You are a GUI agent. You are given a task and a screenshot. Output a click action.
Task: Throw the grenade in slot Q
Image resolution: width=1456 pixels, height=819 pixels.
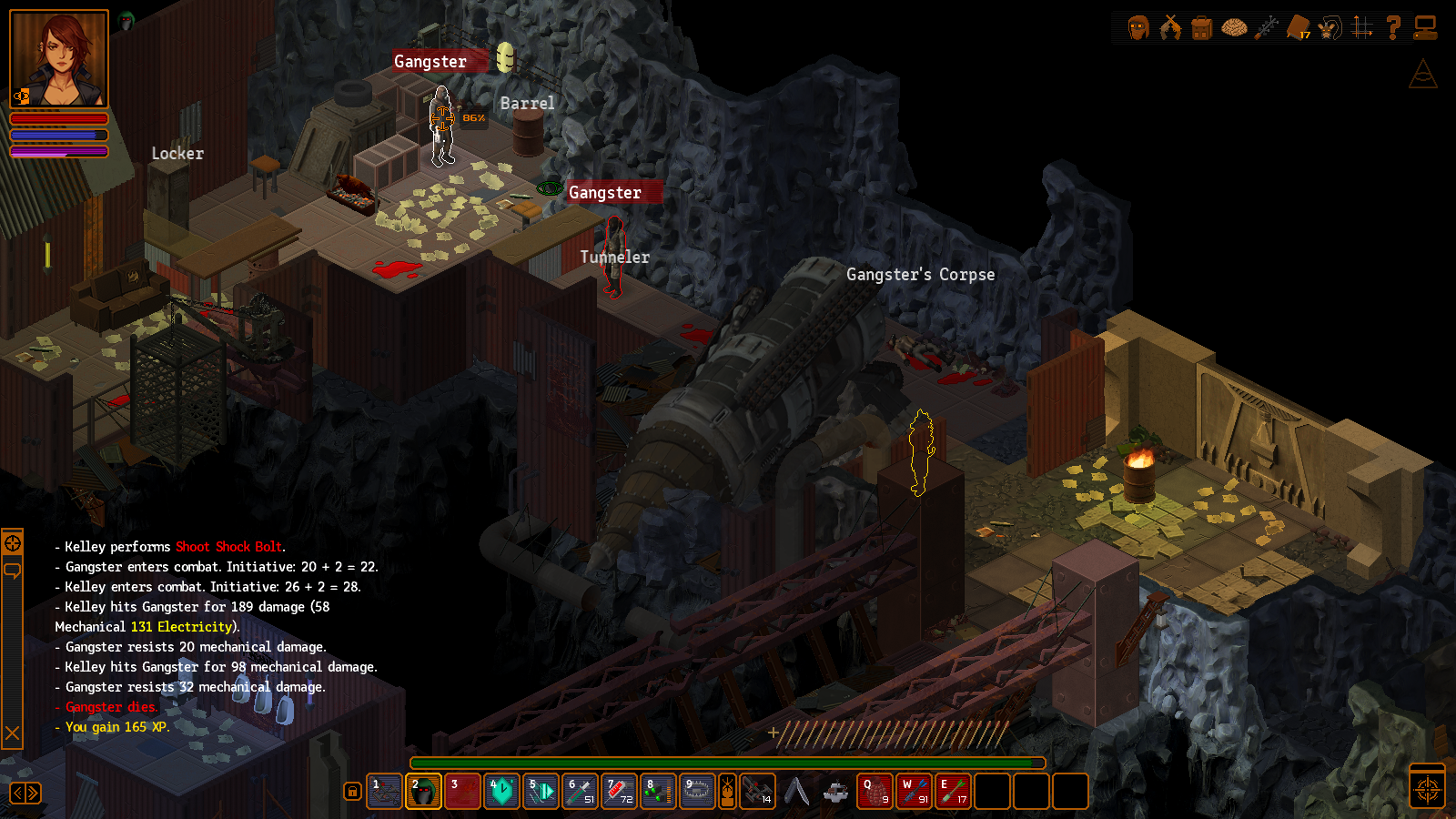click(875, 792)
